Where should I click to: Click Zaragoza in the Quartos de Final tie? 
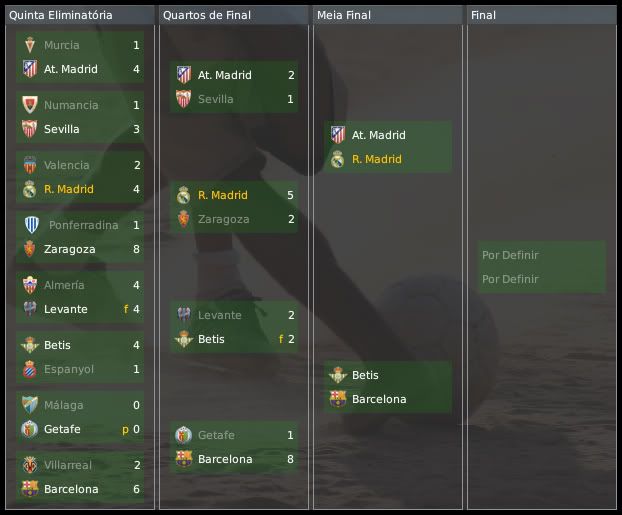pyautogui.click(x=223, y=219)
